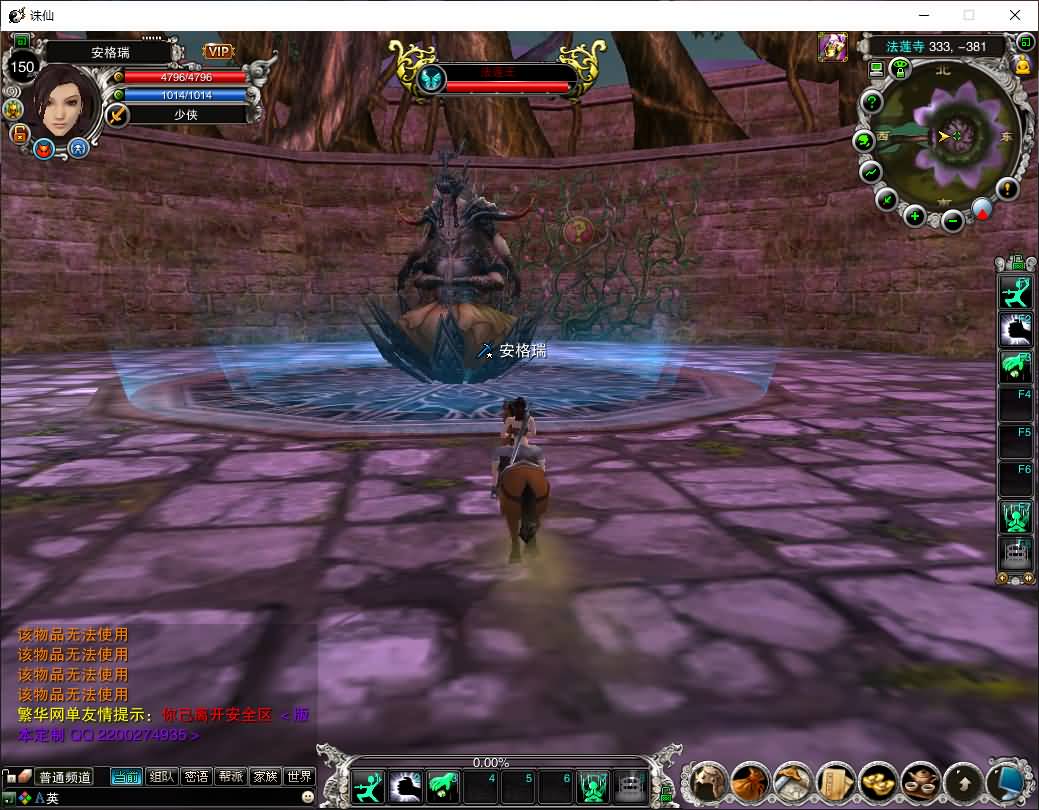
Task: Click the 普通频道 channel button
Action: pyautogui.click(x=64, y=777)
